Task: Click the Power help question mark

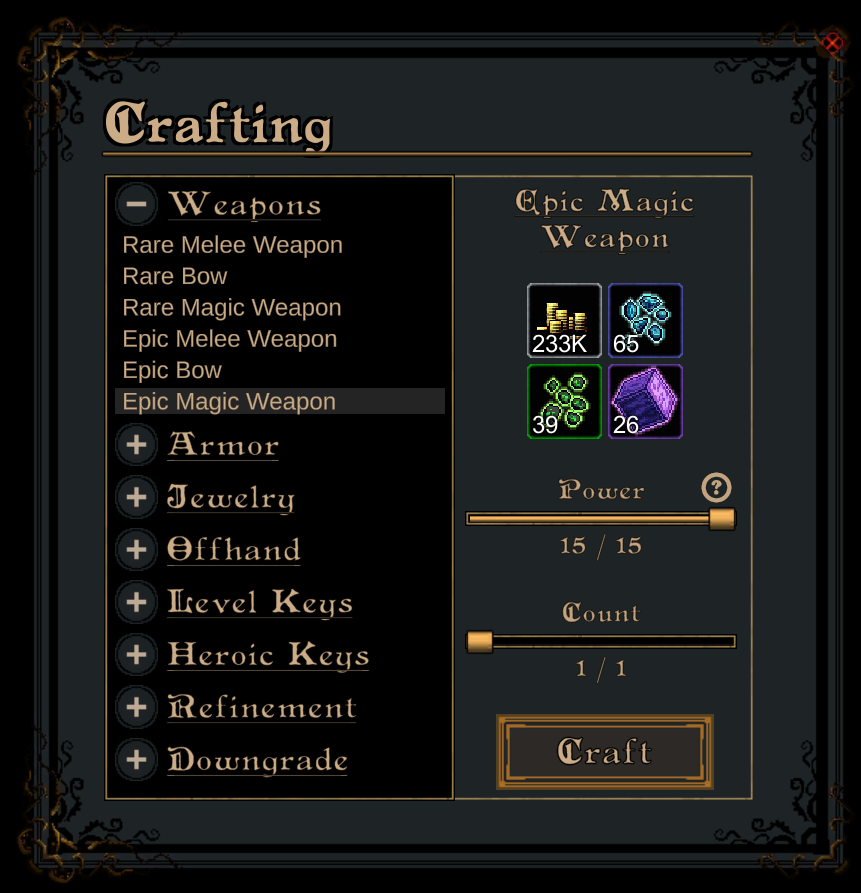Action: pyautogui.click(x=716, y=488)
